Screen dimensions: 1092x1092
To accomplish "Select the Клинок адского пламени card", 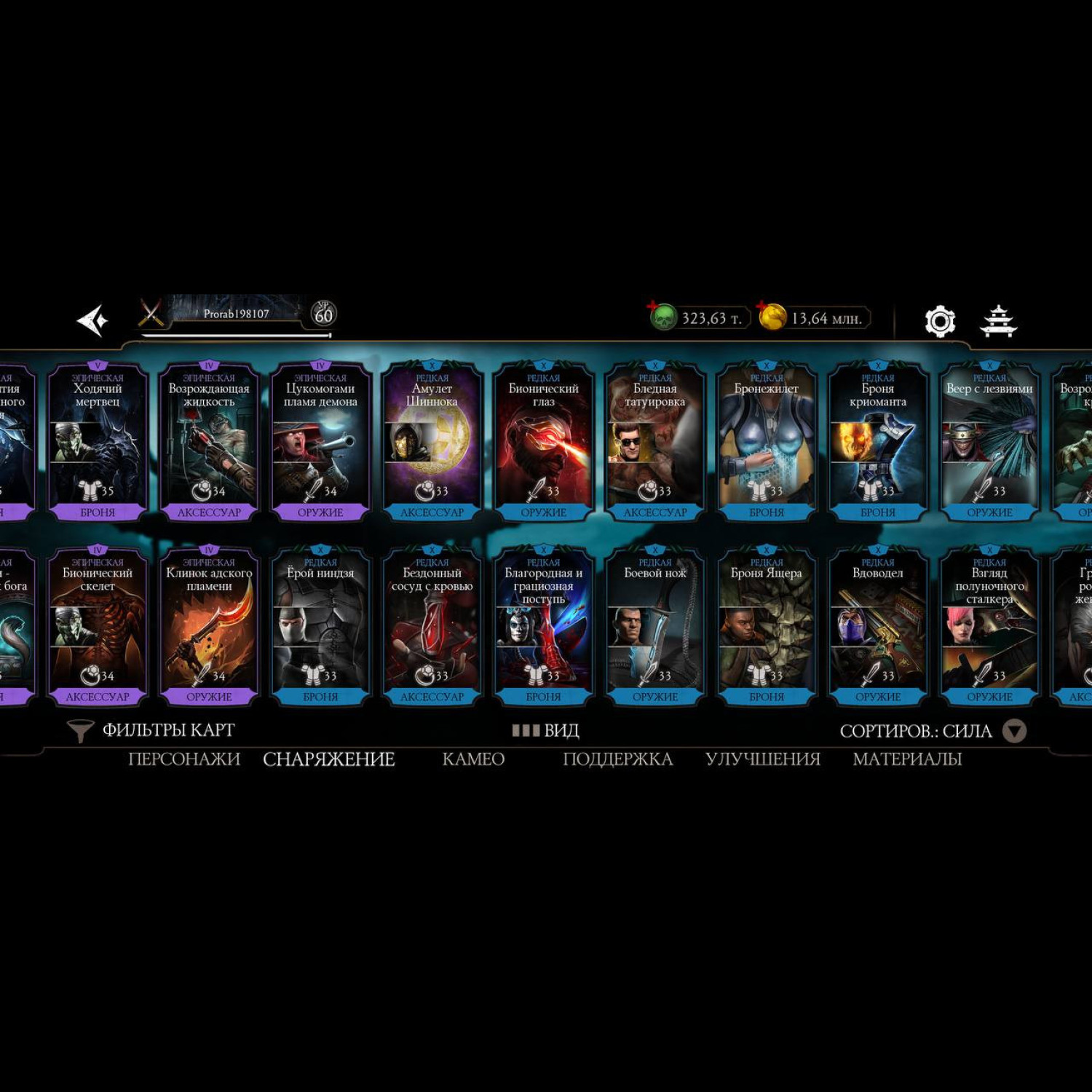I will (209, 626).
